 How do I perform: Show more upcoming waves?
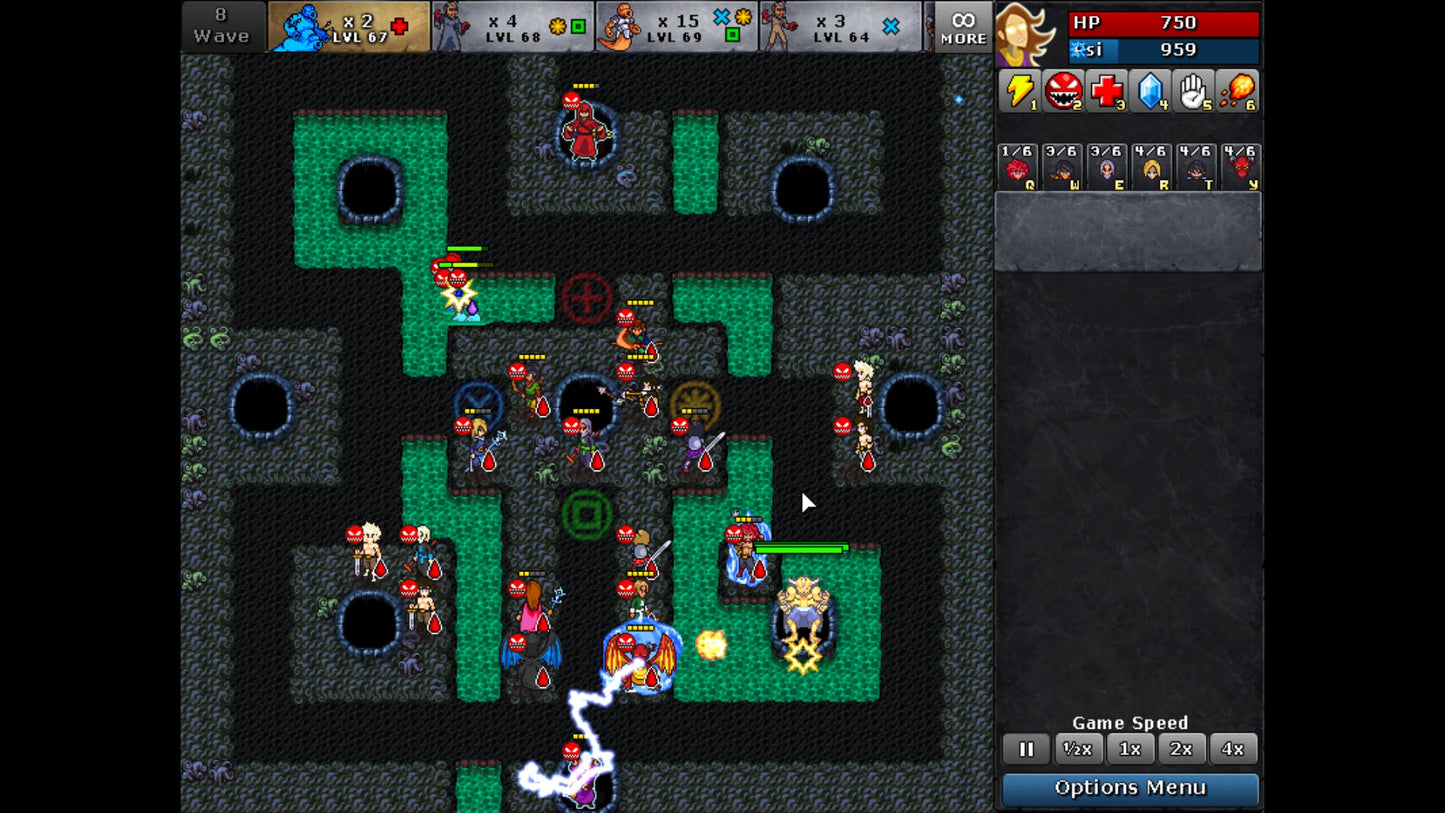point(963,27)
